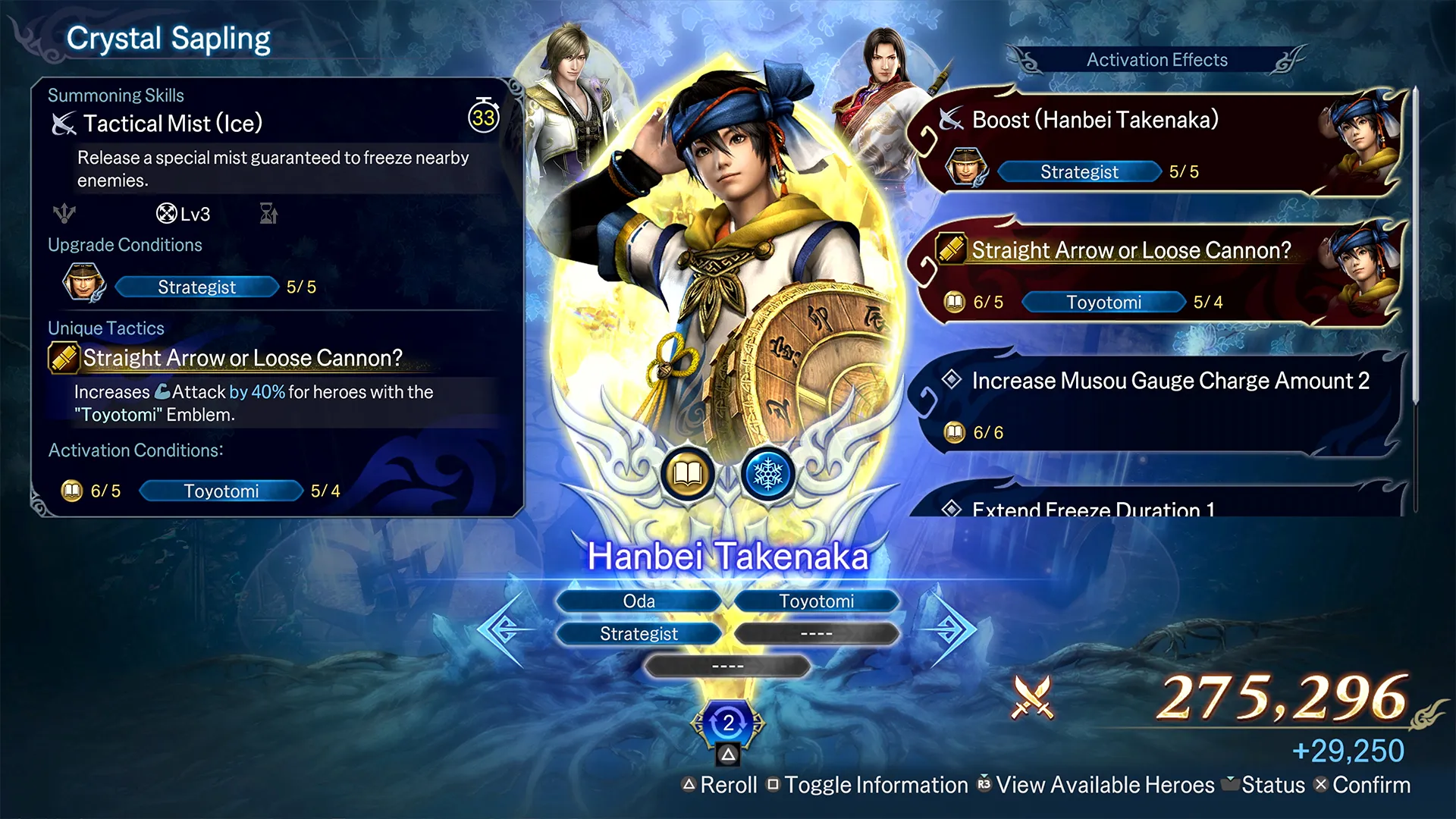Open the Status screen

tap(1265, 785)
